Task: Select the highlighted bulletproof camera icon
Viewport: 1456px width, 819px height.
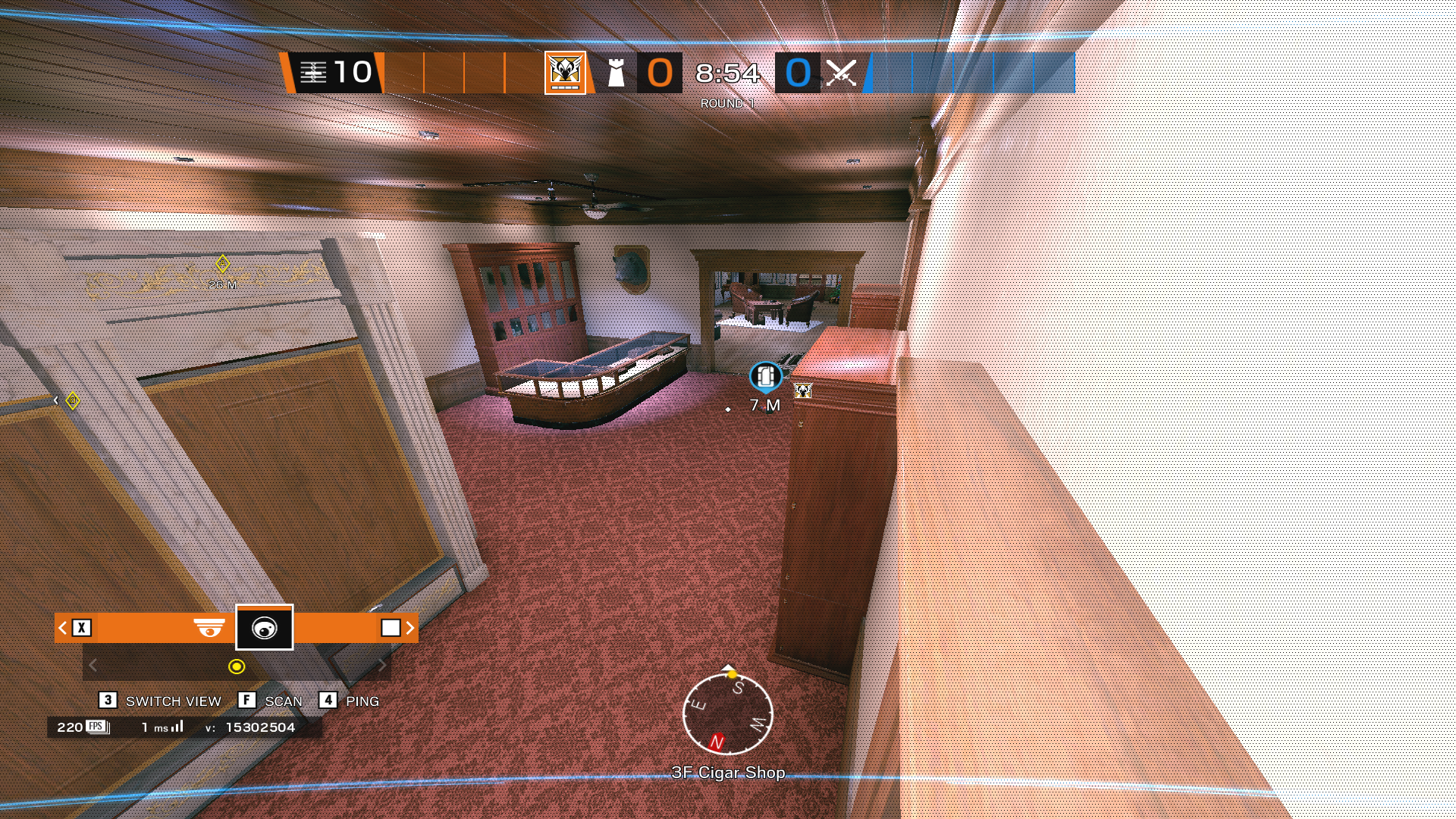Action: 264,628
